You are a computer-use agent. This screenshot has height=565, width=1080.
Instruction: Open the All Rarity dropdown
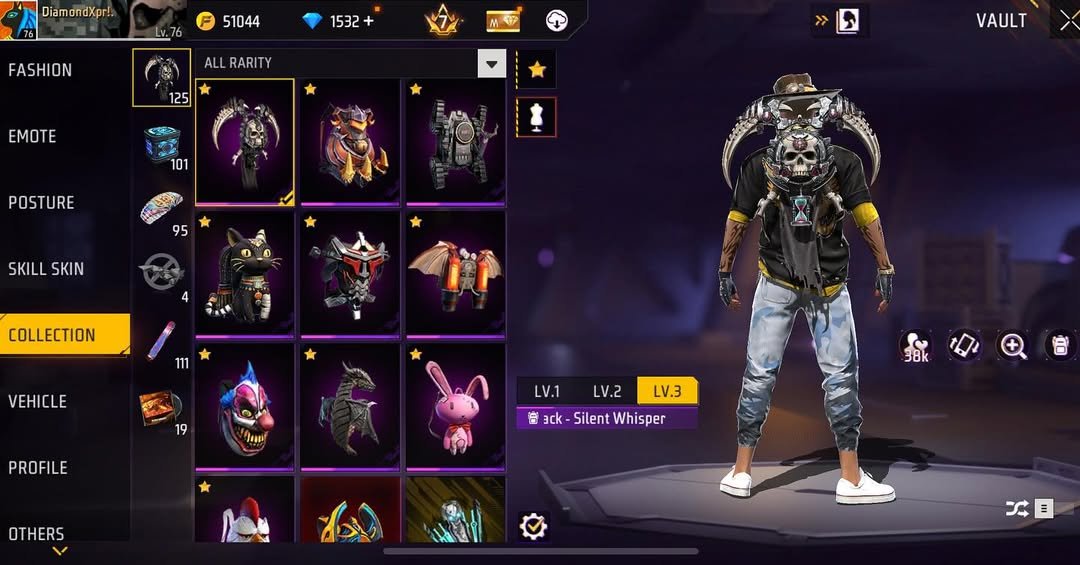point(491,64)
